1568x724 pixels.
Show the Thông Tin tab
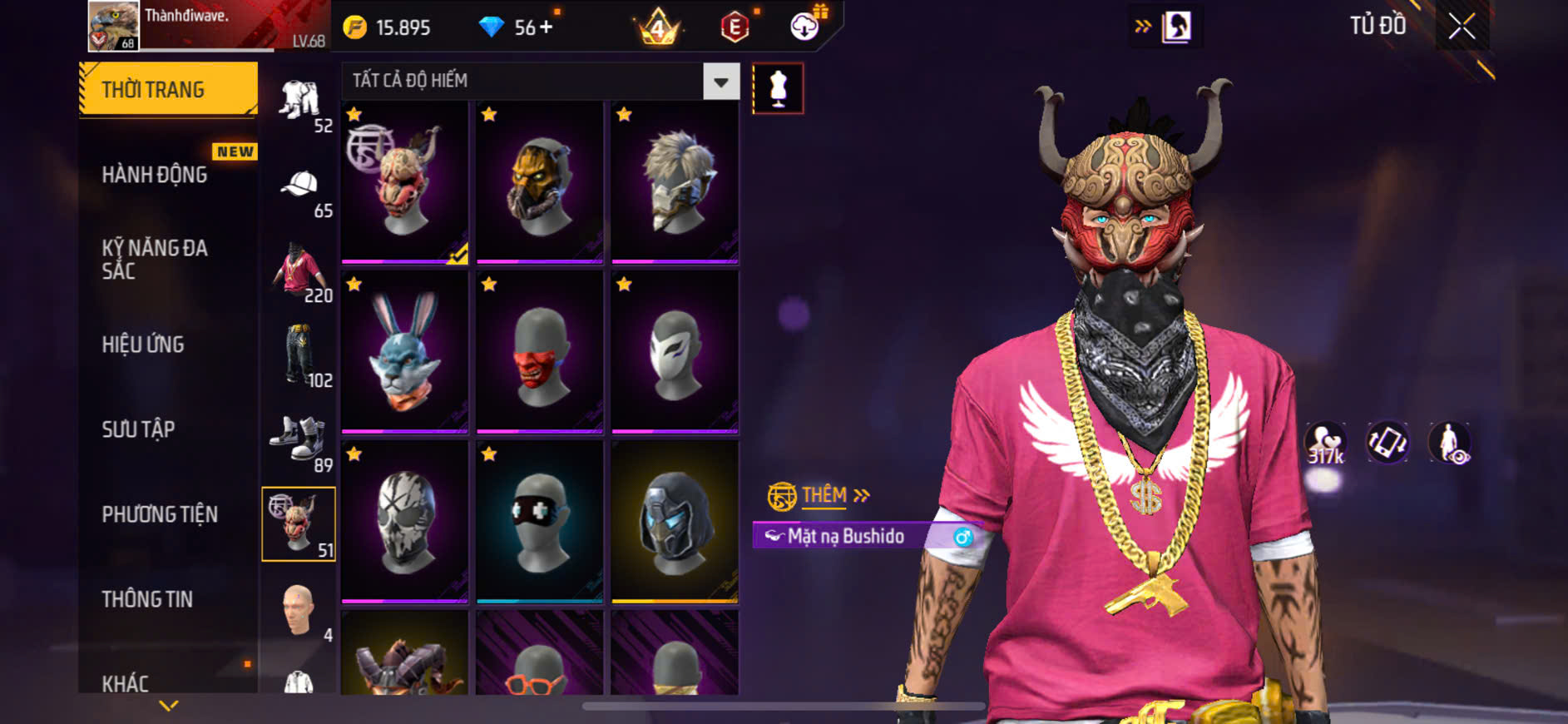click(x=147, y=599)
